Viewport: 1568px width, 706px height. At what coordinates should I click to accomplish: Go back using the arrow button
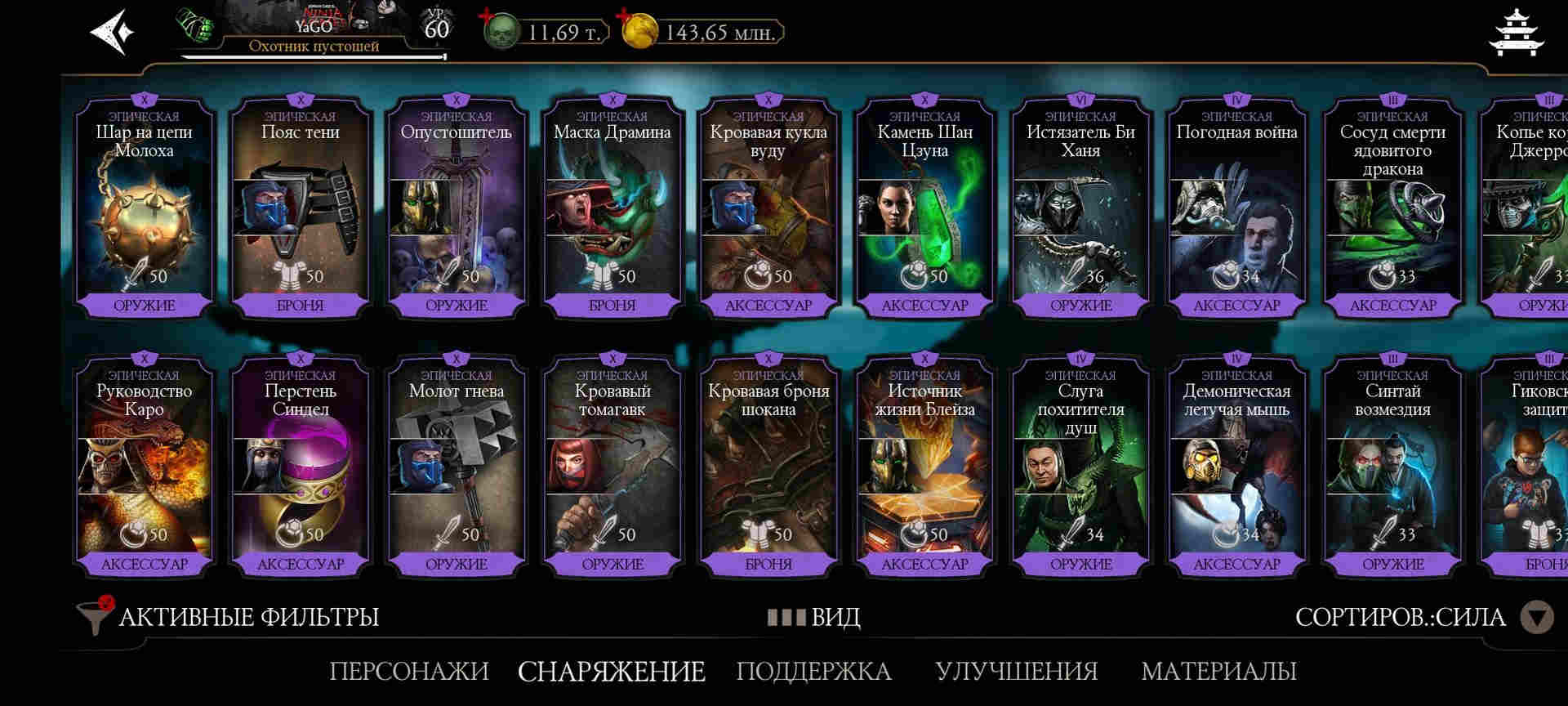(x=113, y=33)
